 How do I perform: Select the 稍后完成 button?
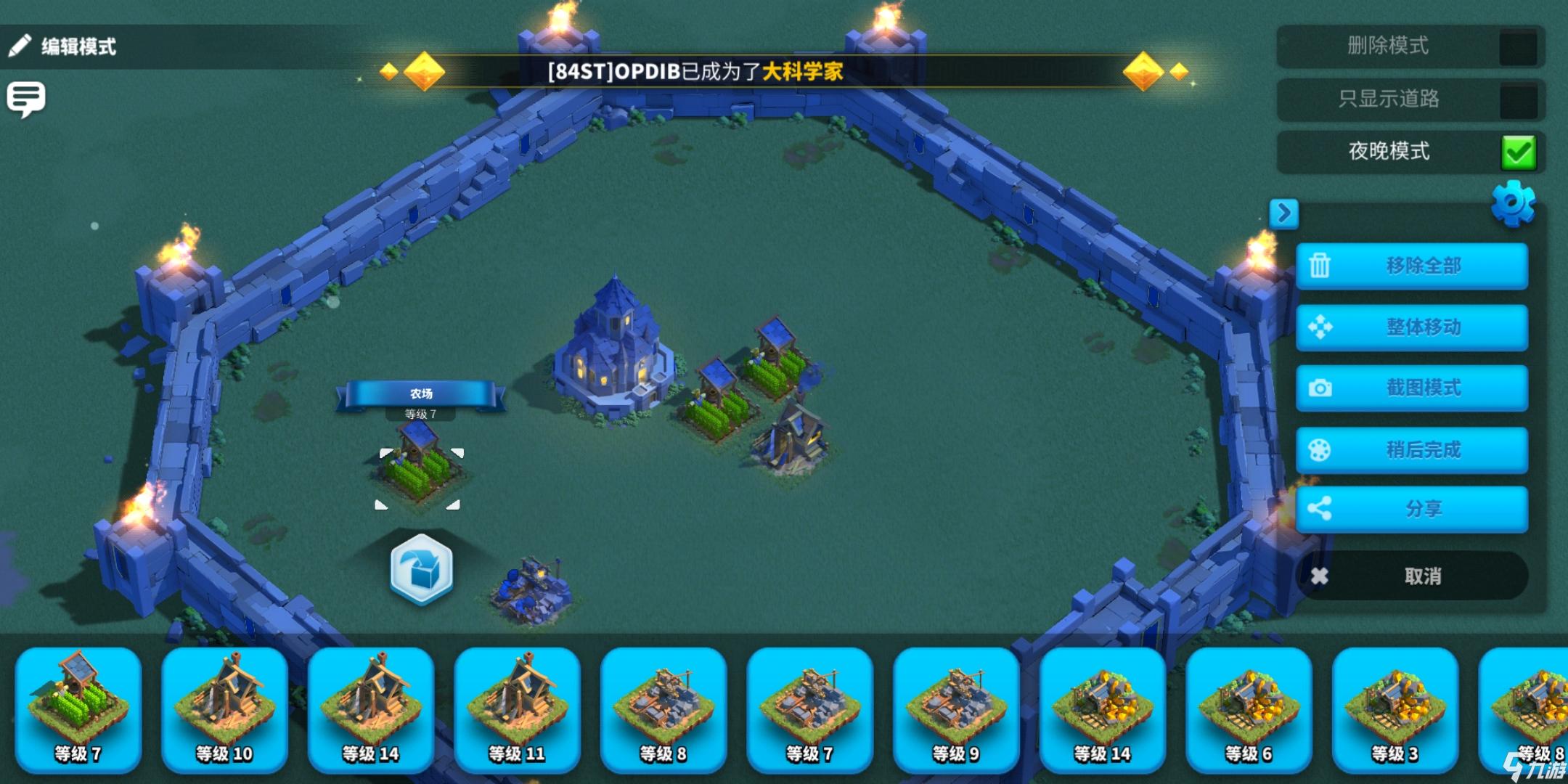click(x=1412, y=450)
